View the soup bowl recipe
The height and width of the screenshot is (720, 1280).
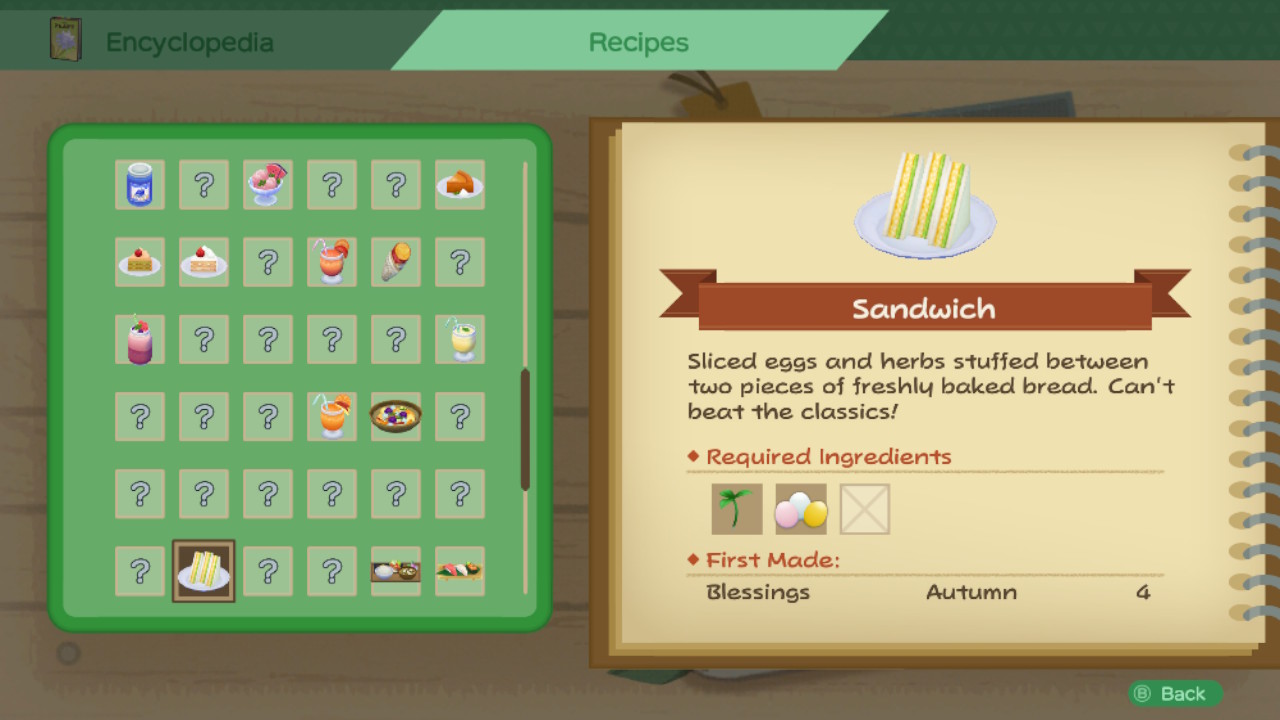coord(396,417)
